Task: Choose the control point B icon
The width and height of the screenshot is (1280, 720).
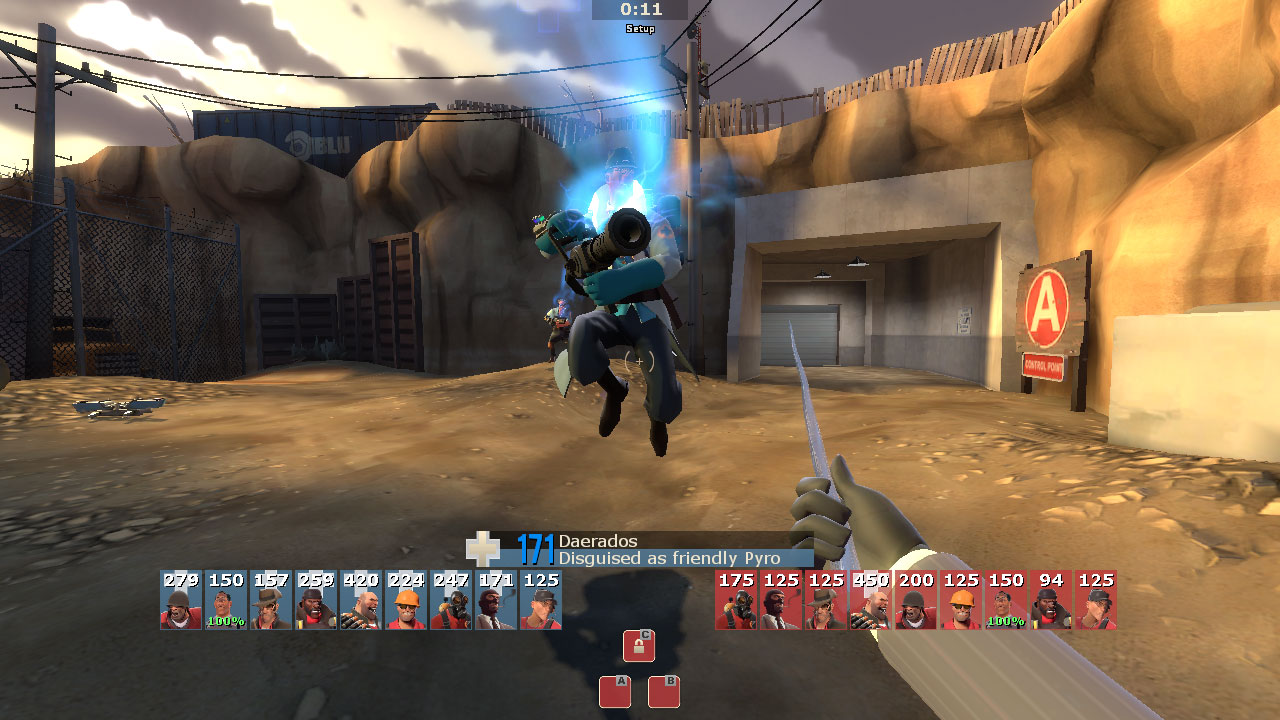Action: (664, 692)
